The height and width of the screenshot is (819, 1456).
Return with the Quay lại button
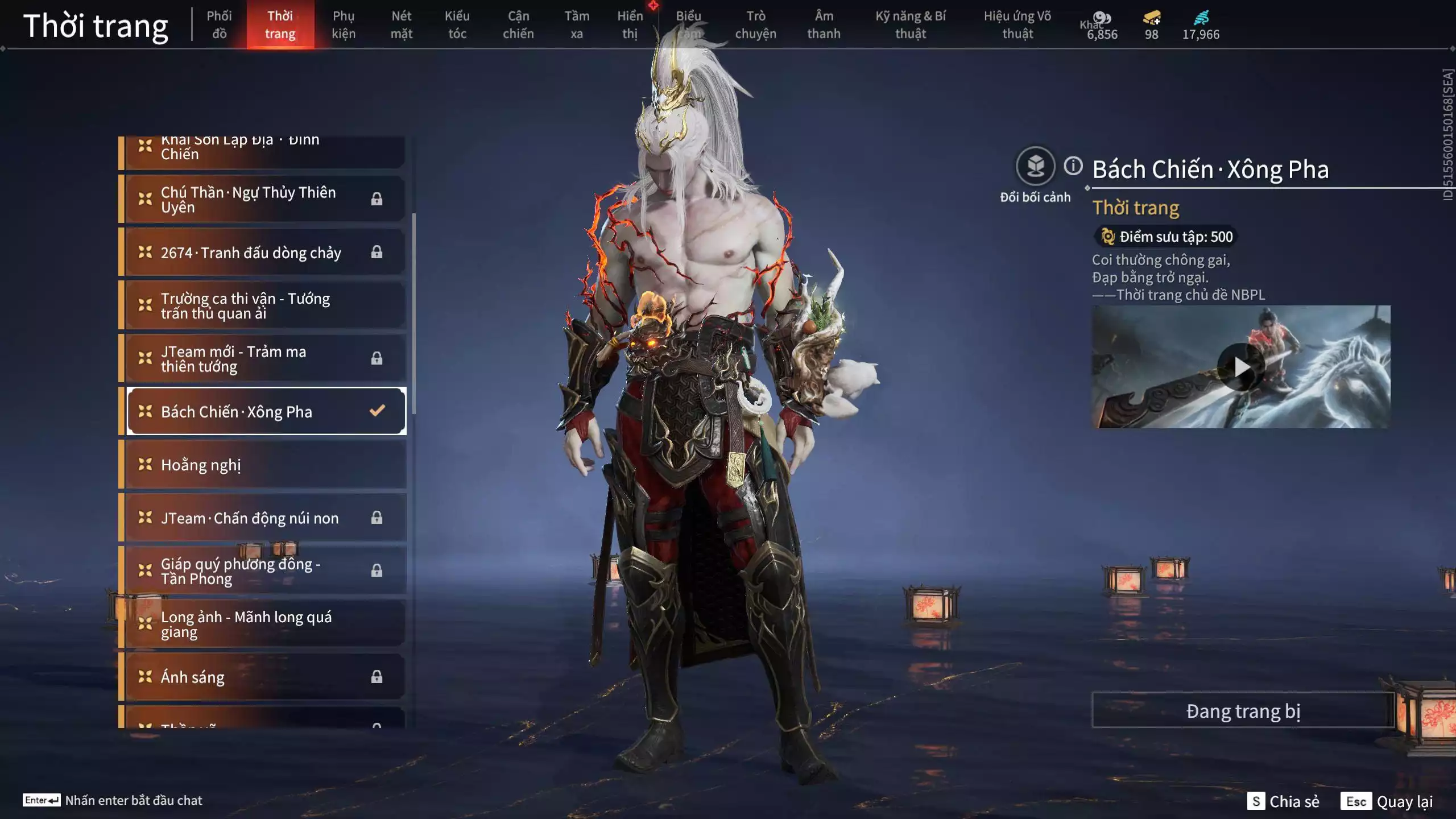pyautogui.click(x=1387, y=801)
